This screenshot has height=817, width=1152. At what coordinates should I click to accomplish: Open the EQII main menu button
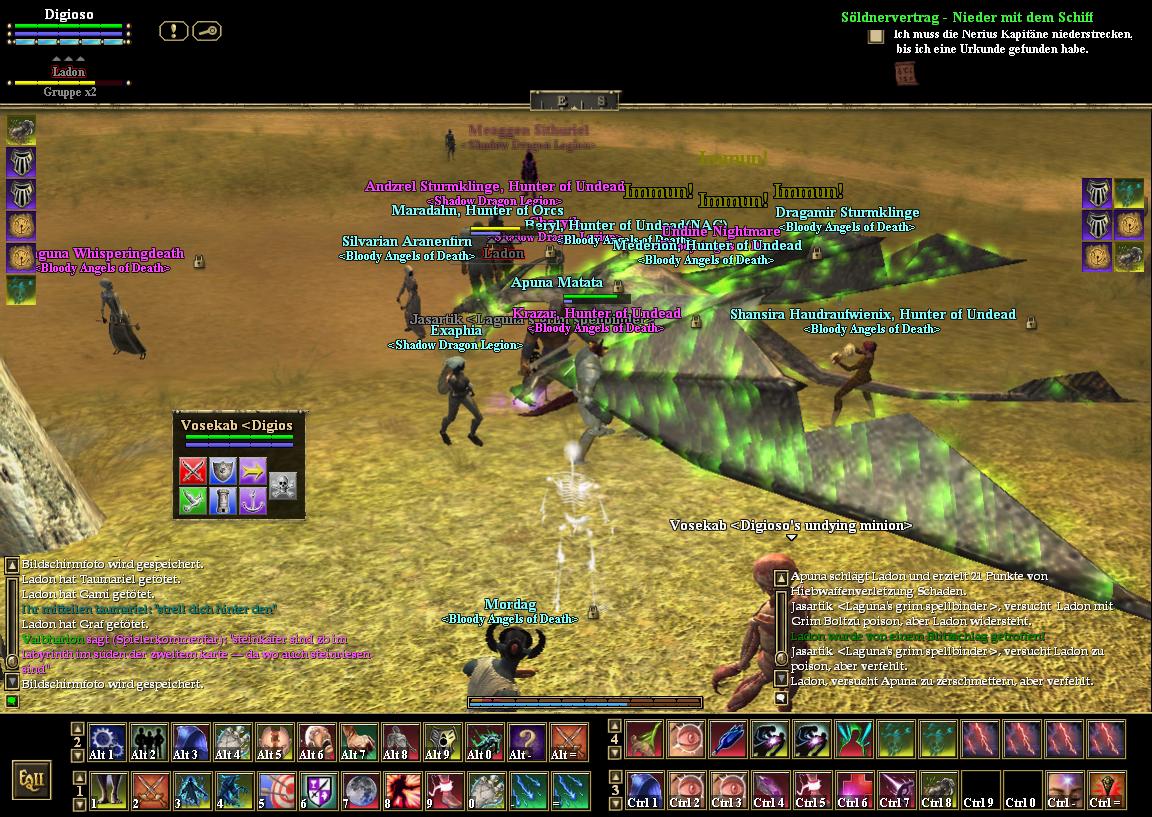point(31,779)
